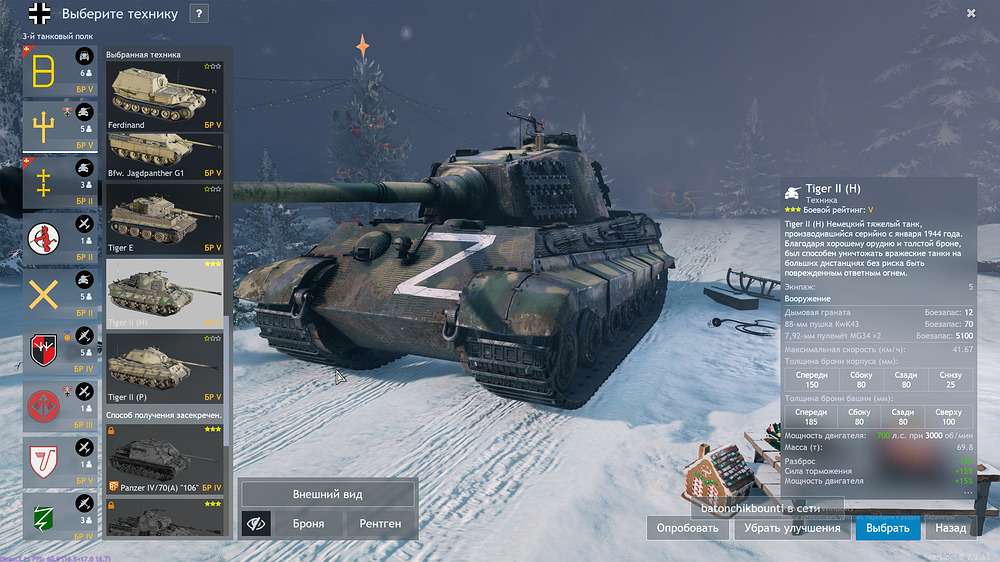Confirm with the blue Выбрать button
Screen dimensions: 1000x562
pyautogui.click(x=887, y=528)
